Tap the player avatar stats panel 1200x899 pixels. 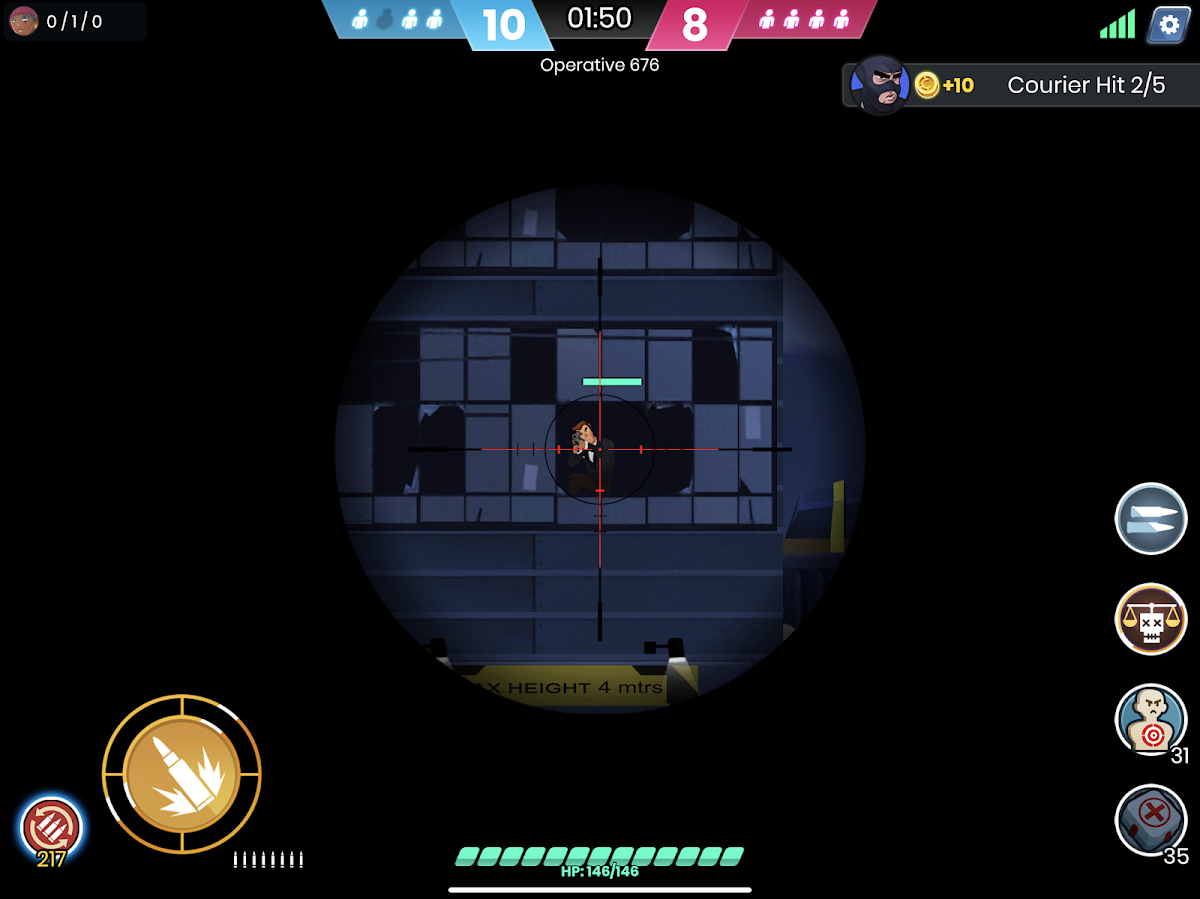(75, 21)
